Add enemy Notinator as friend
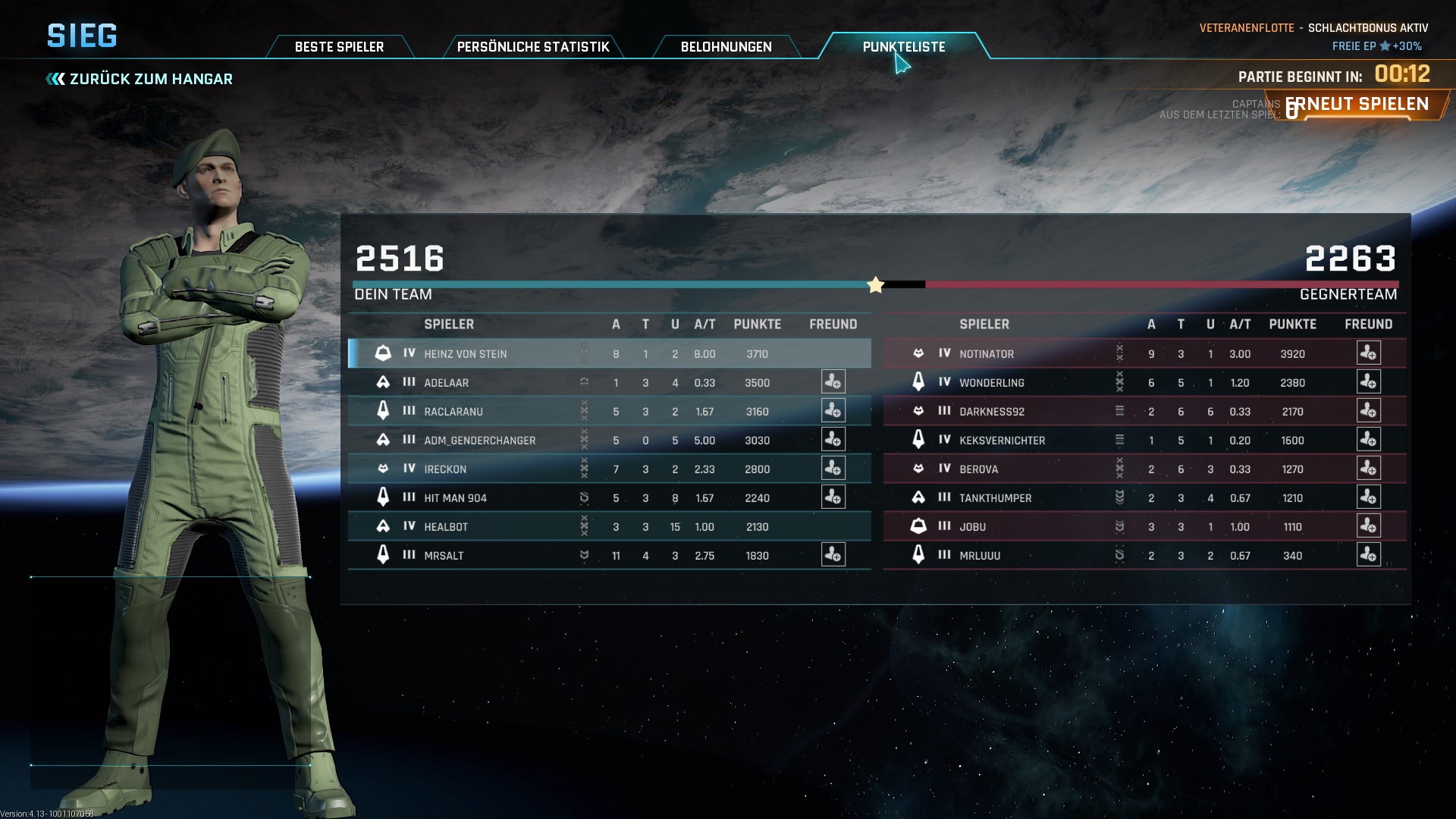 click(x=1368, y=353)
